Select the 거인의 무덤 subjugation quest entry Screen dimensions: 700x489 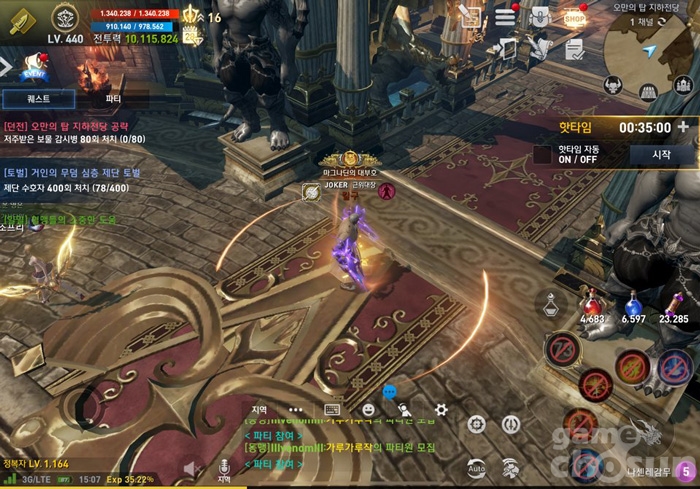coord(71,180)
